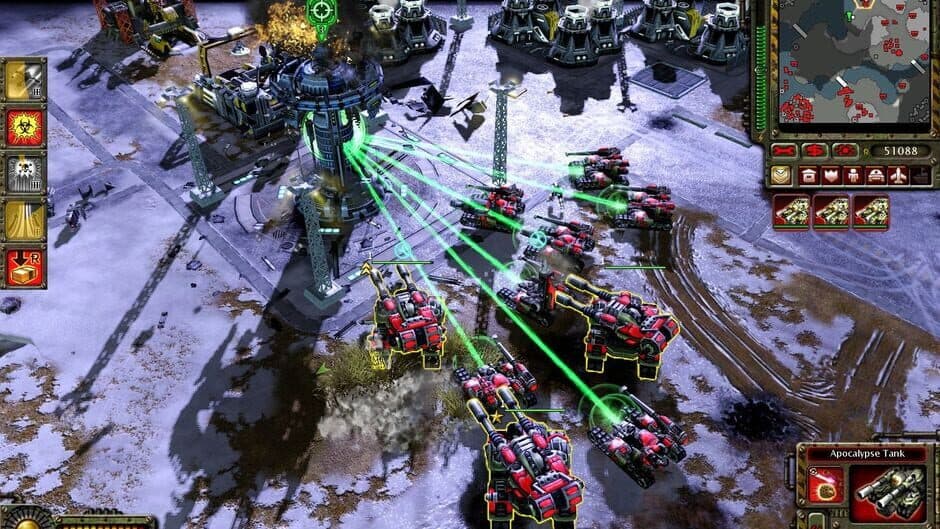Activate the biohazard support power
Image resolution: width=940 pixels, height=529 pixels.
[x=26, y=127]
